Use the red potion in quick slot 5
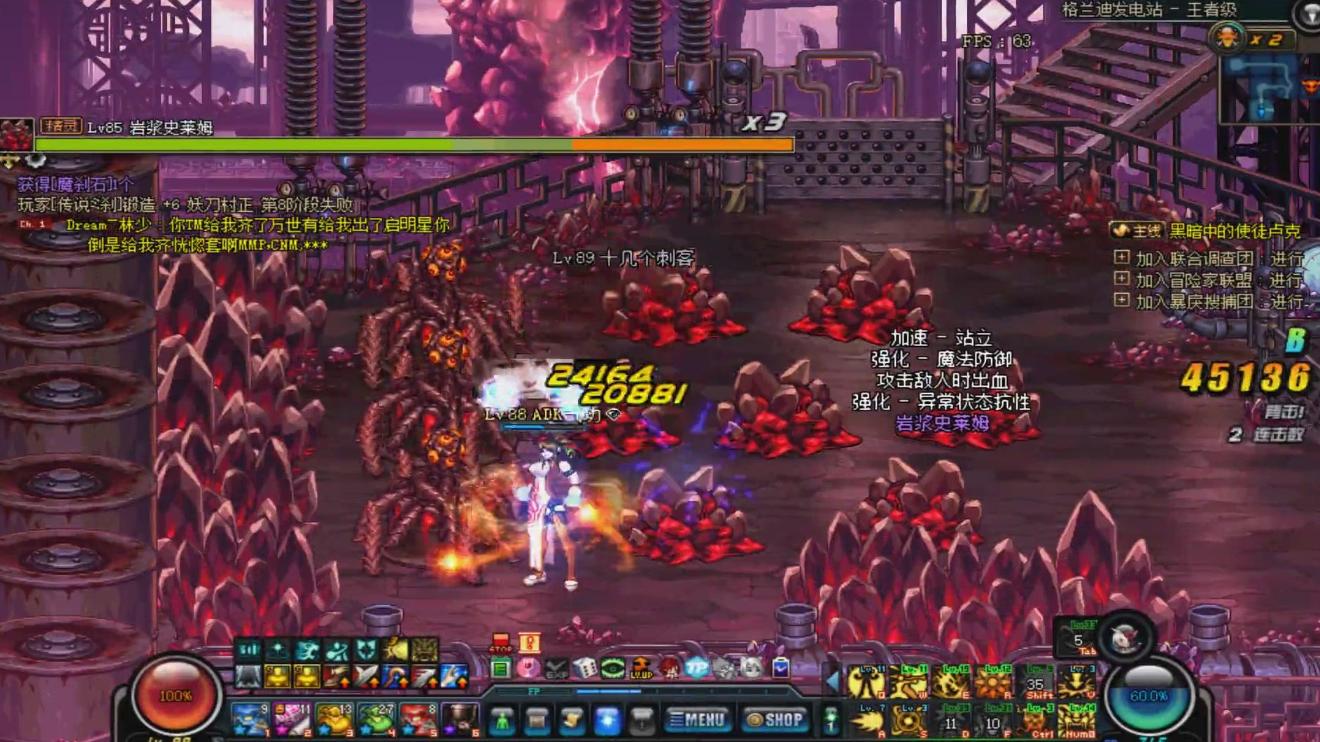 tap(418, 718)
